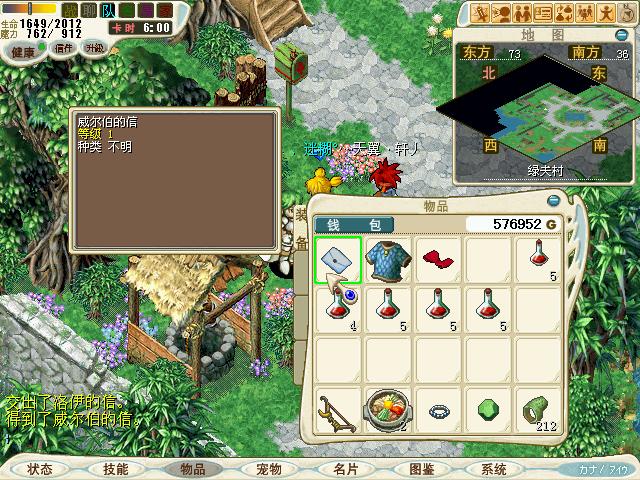
Task: Select Wilber's letter in the inventory
Action: [x=338, y=261]
